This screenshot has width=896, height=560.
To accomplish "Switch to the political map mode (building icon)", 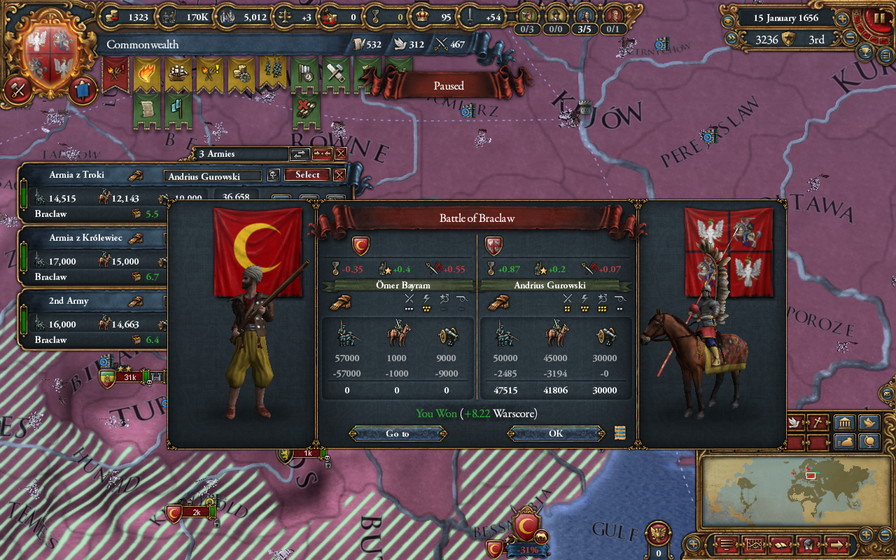I will click(845, 423).
